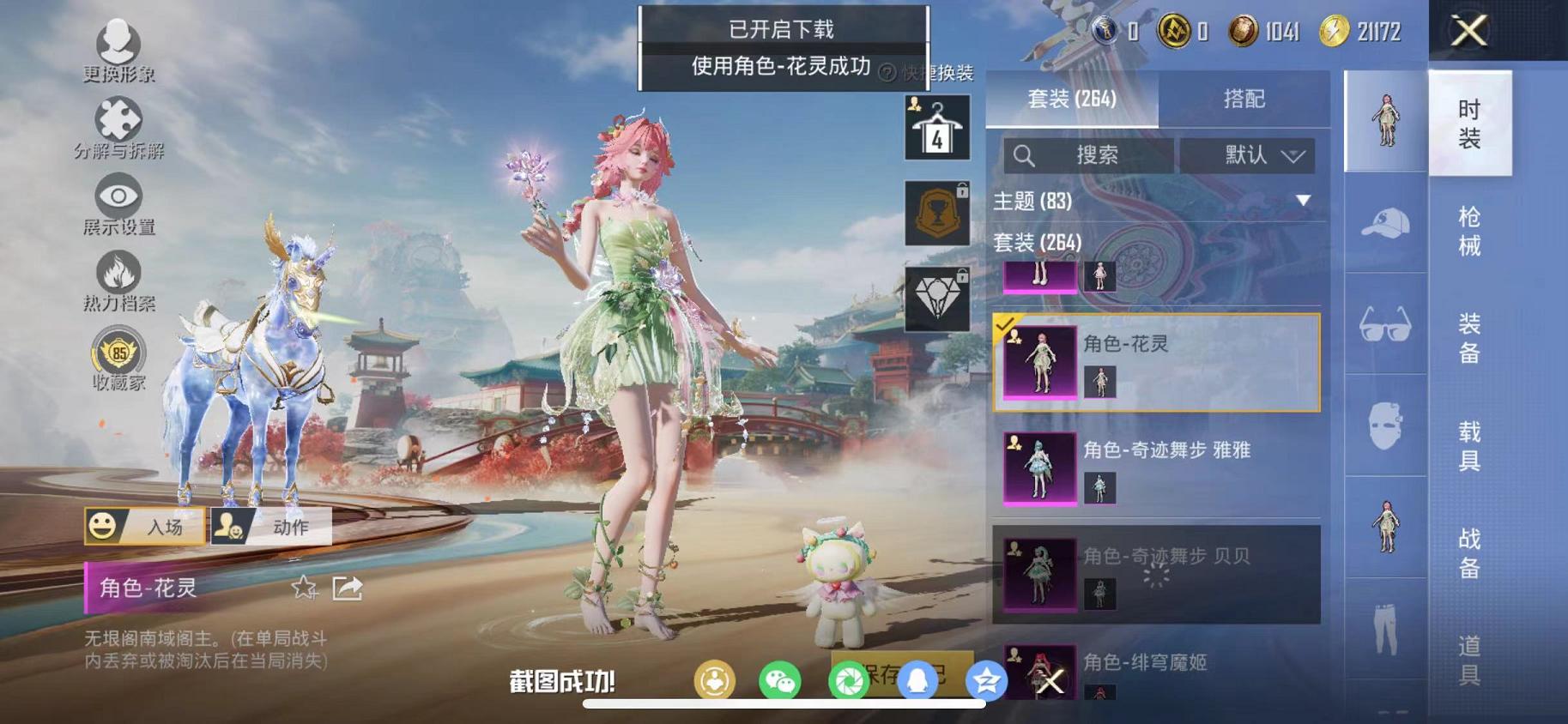
Task: Collapse the 套装 (264) list section
Action: coord(1039,244)
